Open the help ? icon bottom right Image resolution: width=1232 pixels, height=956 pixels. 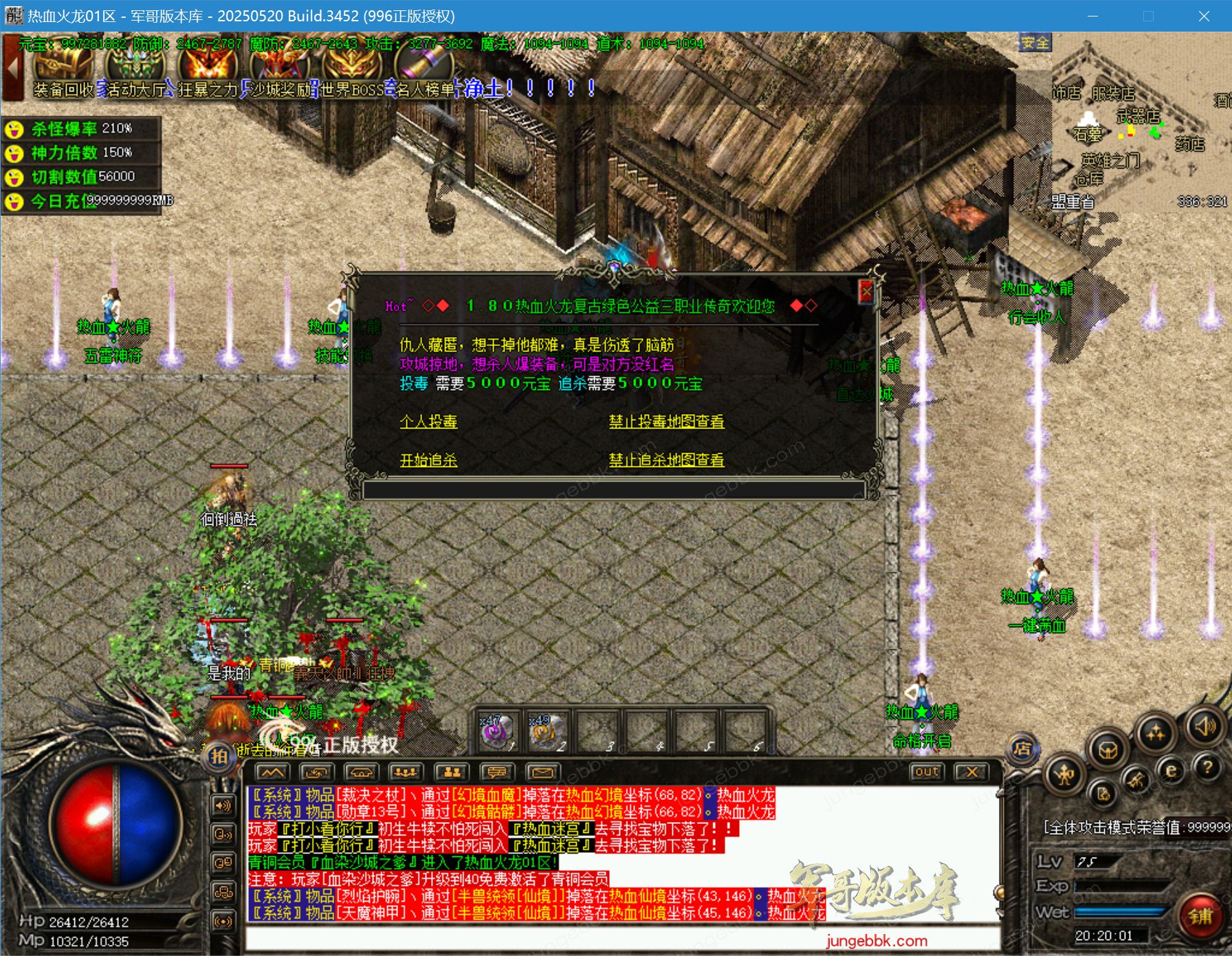pyautogui.click(x=1209, y=766)
